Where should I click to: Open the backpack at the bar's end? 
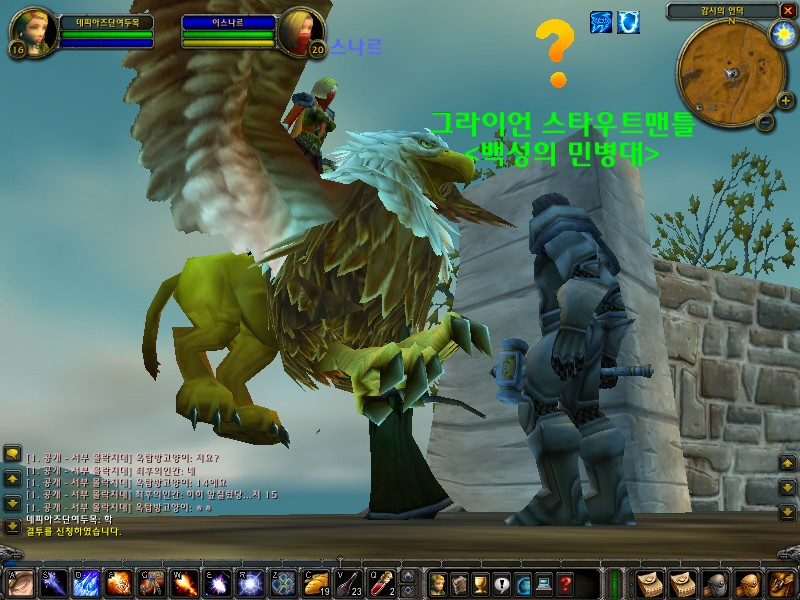[779, 583]
